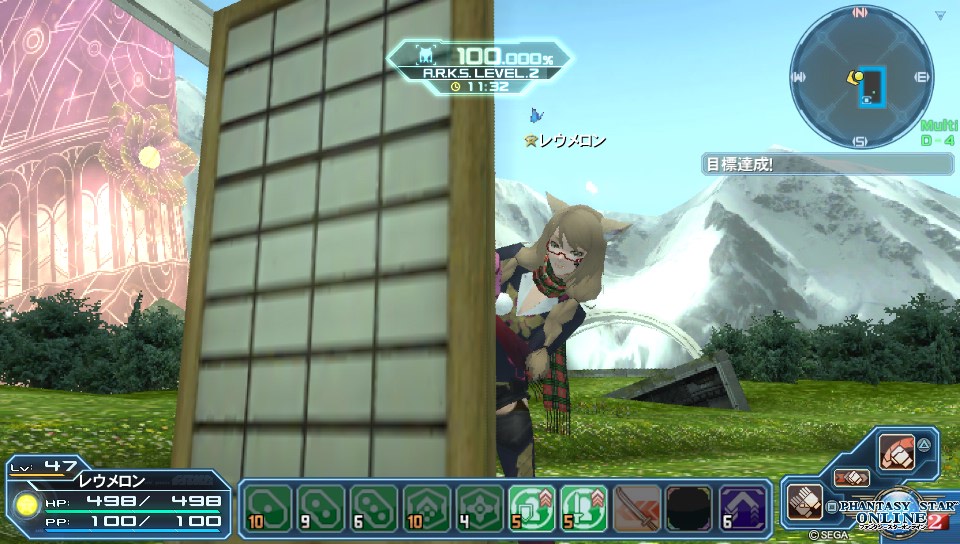Image resolution: width=960 pixels, height=544 pixels.
Task: Click the small middle fist icon
Action: (x=852, y=478)
